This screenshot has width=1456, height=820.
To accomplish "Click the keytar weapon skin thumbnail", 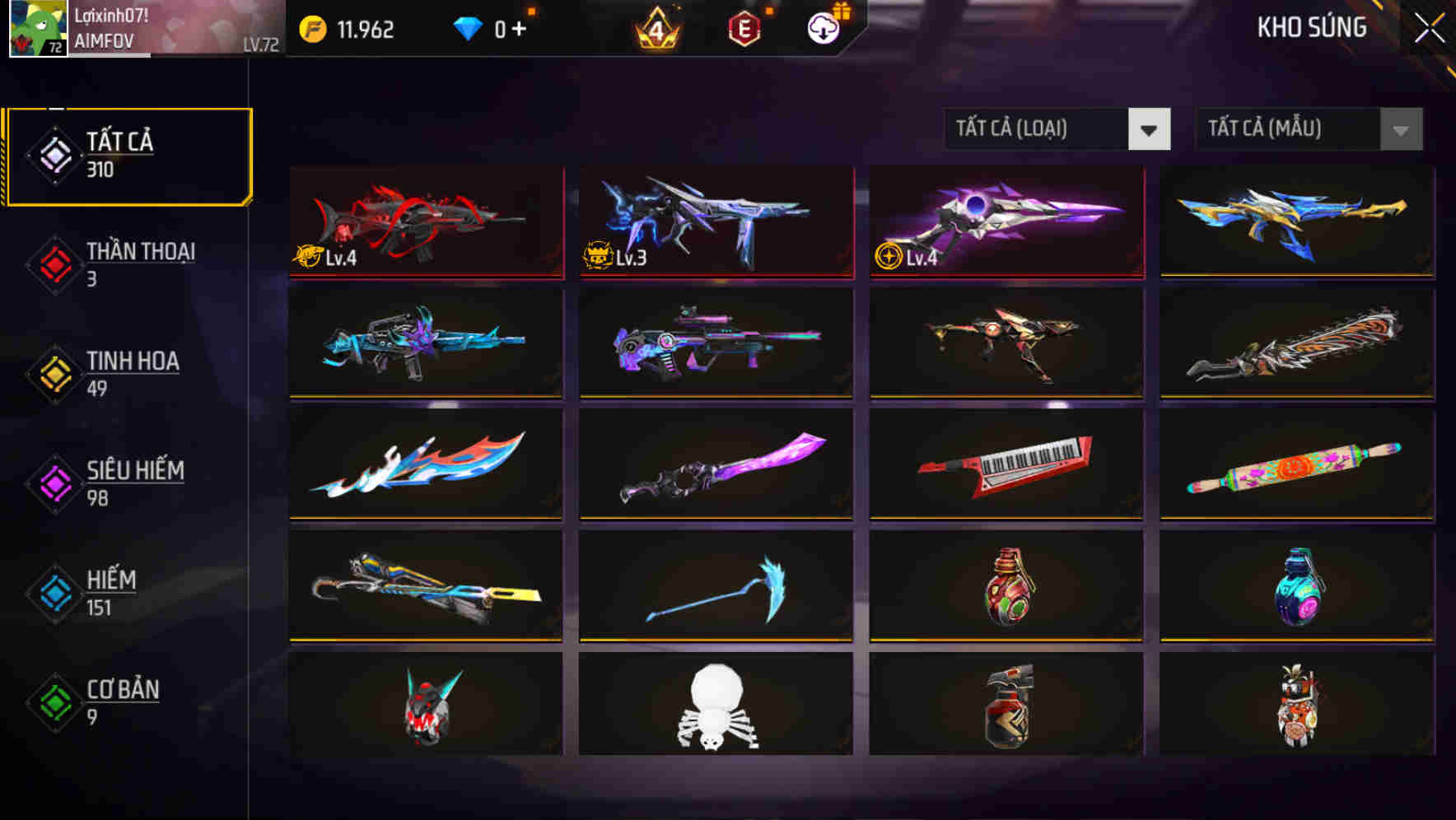I will tap(1005, 465).
